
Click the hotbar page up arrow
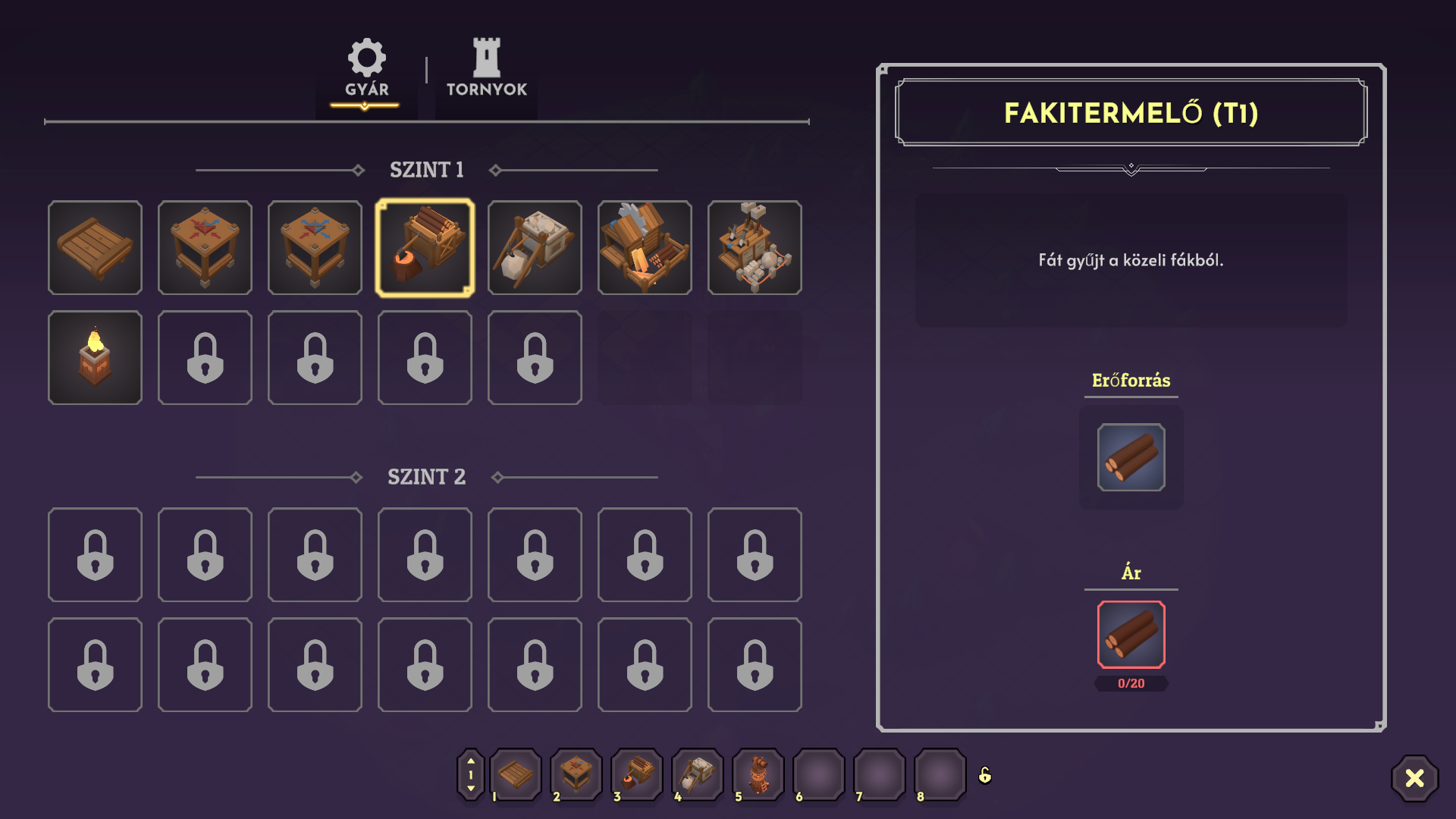471,761
